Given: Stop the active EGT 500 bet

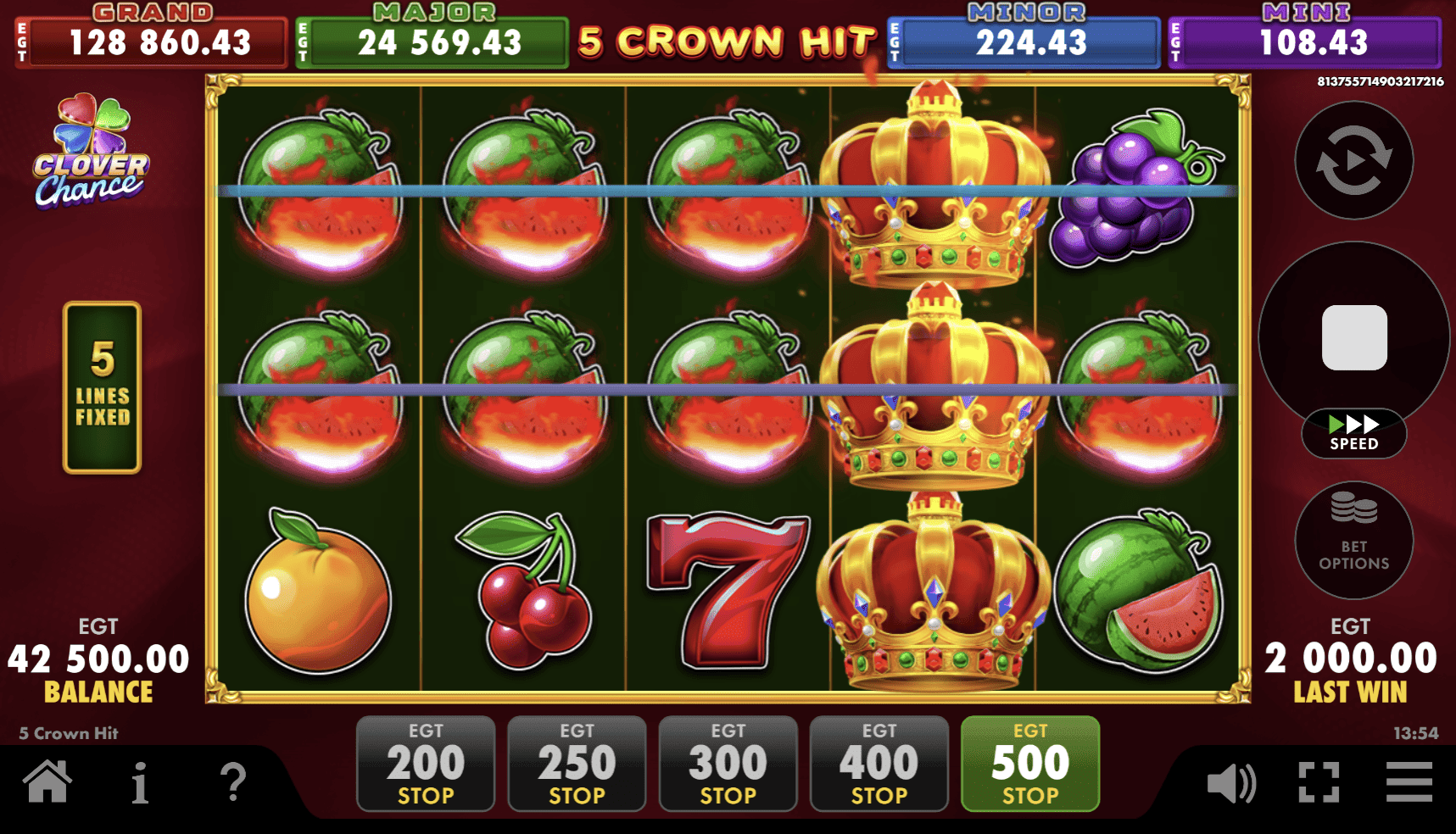Looking at the screenshot, I should click(x=1029, y=762).
